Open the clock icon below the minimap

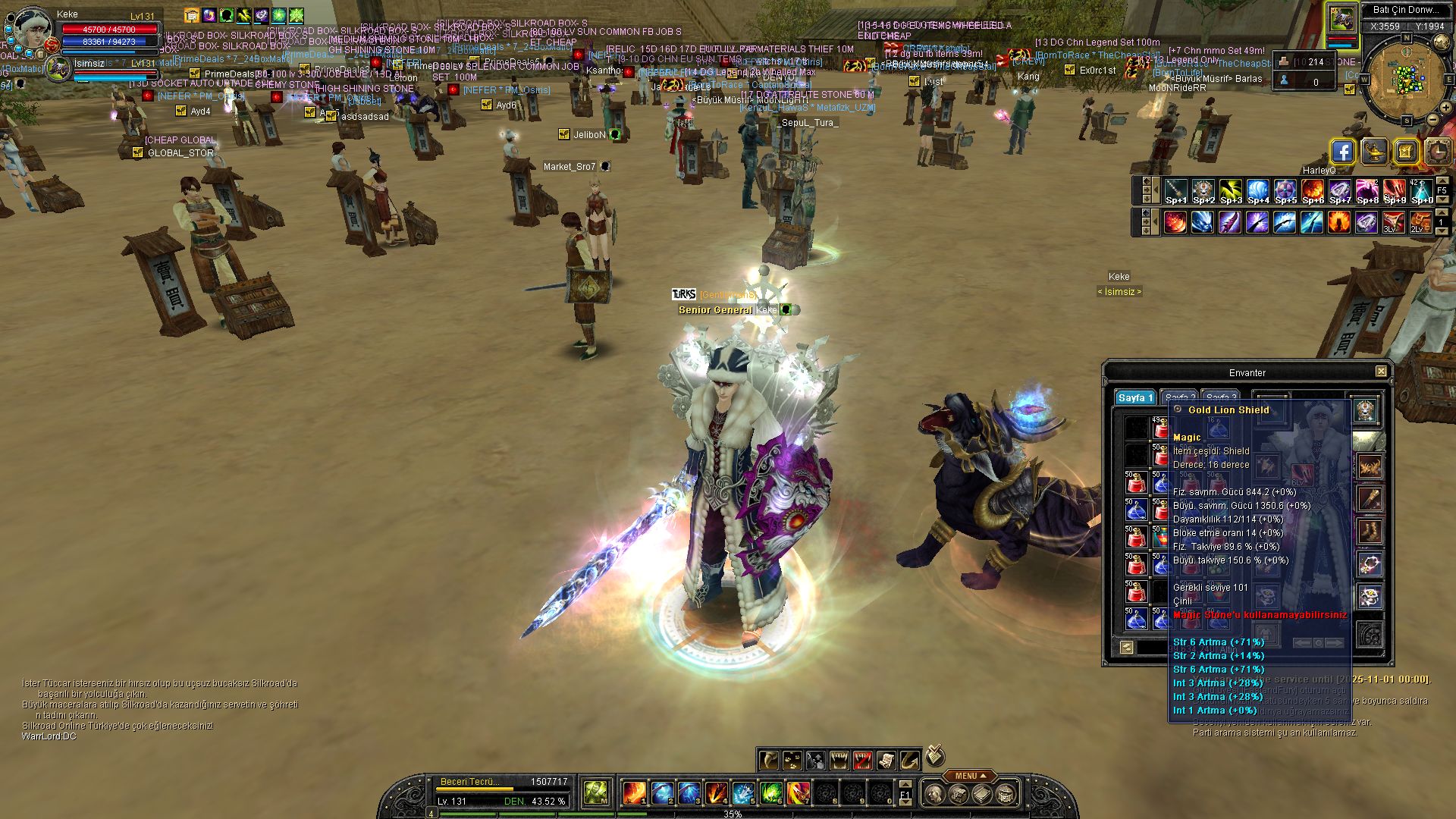click(x=1438, y=152)
